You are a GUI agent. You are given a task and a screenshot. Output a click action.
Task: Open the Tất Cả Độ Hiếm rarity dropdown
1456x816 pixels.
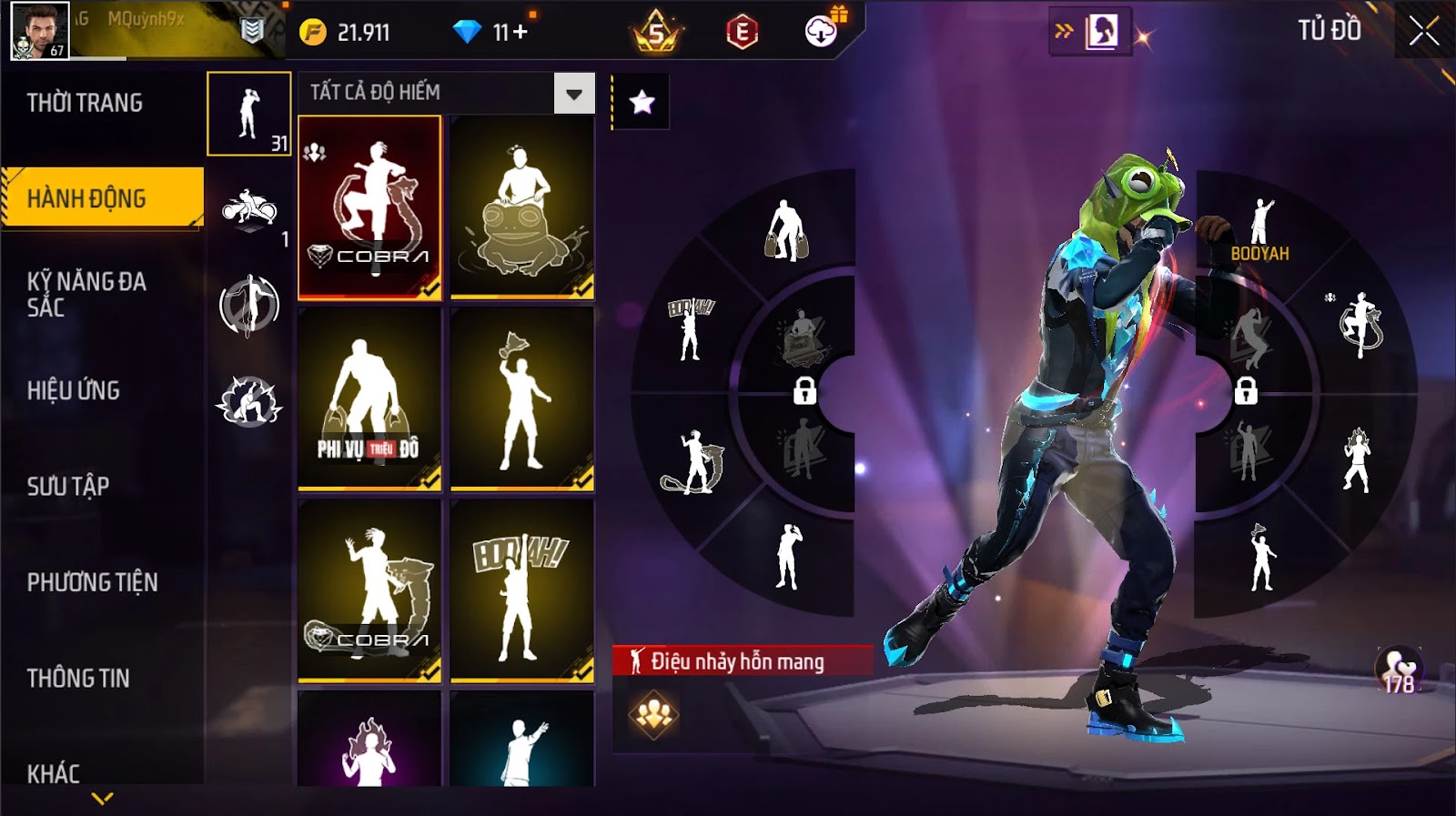pos(573,94)
